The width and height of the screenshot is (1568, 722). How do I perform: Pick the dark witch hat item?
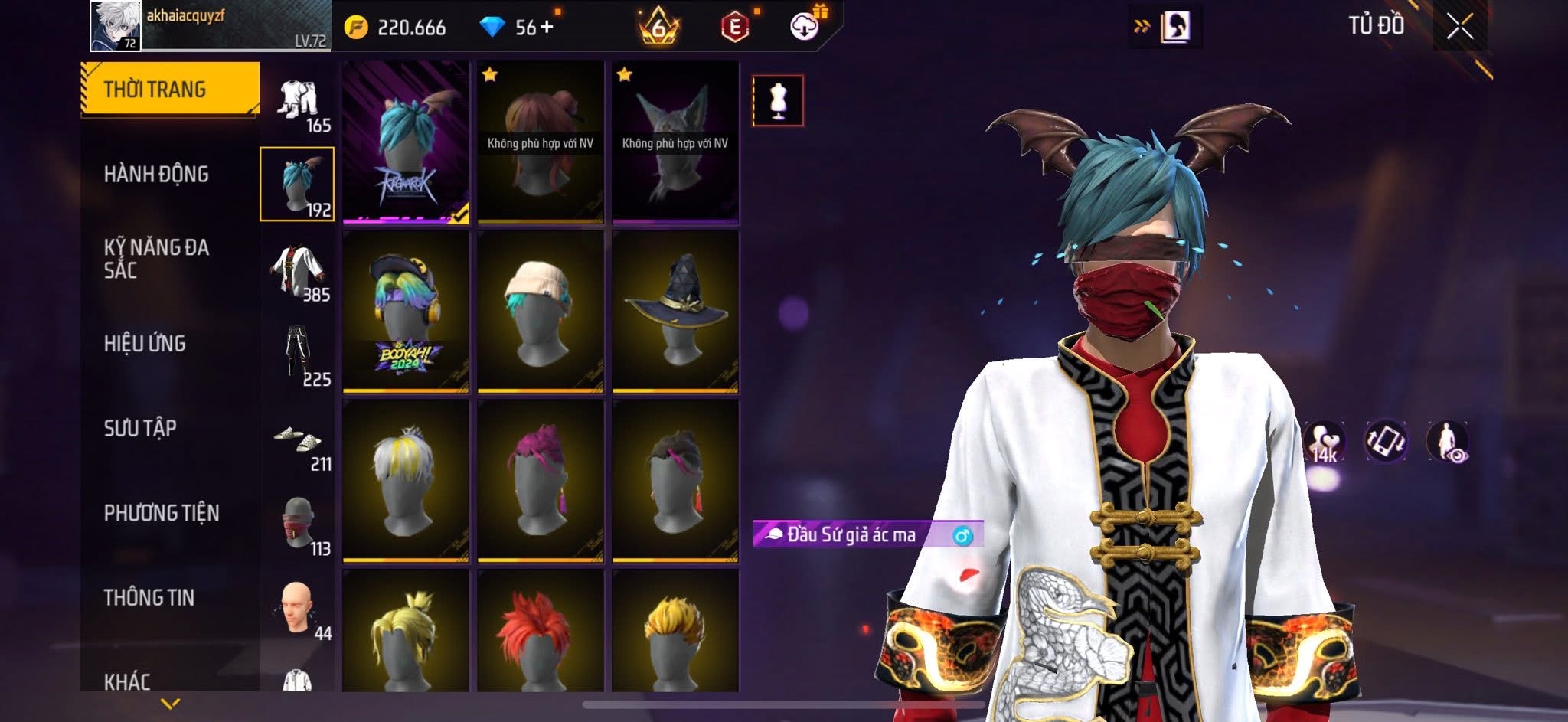pyautogui.click(x=675, y=312)
